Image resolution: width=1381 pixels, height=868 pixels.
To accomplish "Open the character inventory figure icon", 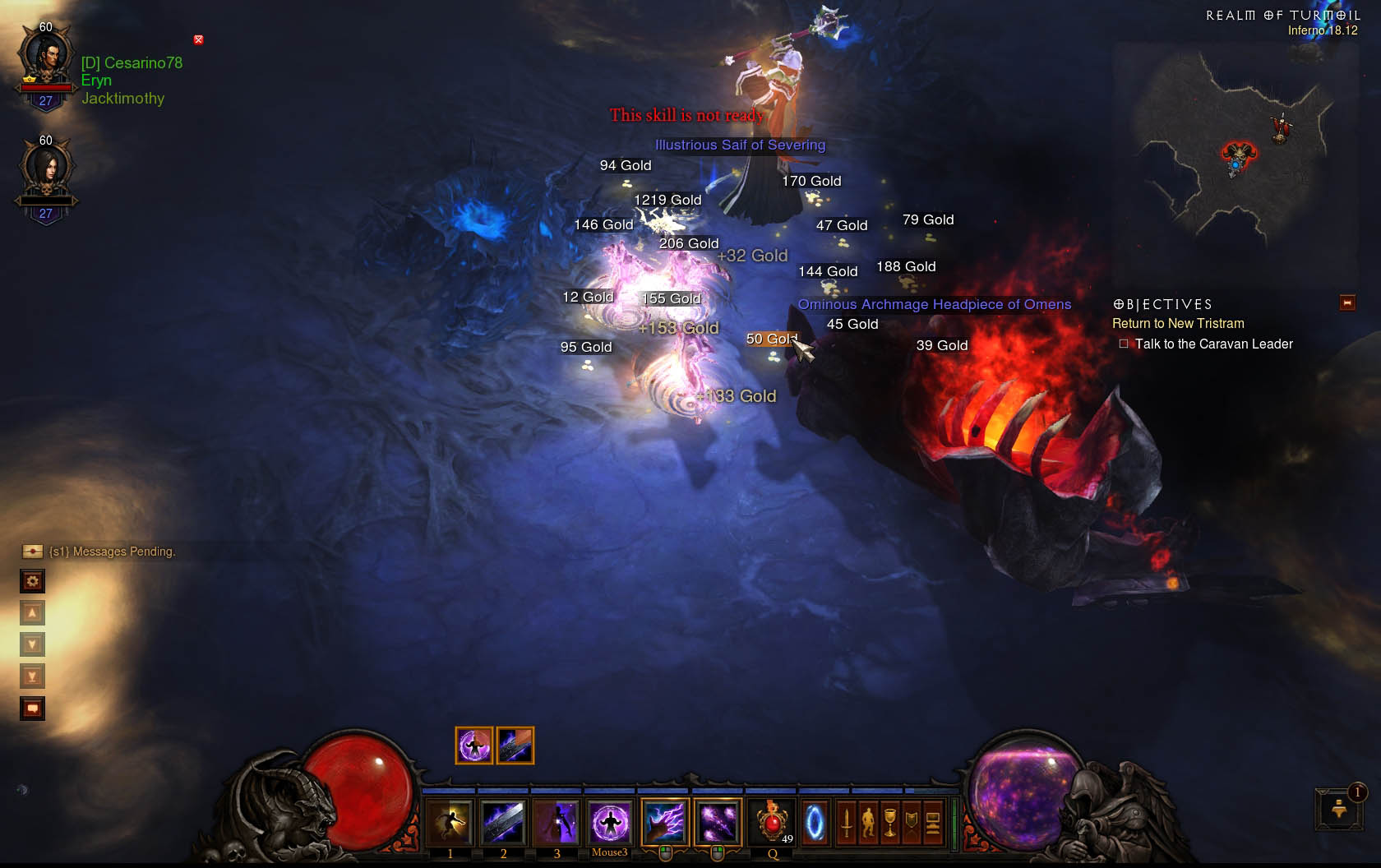I will (868, 822).
